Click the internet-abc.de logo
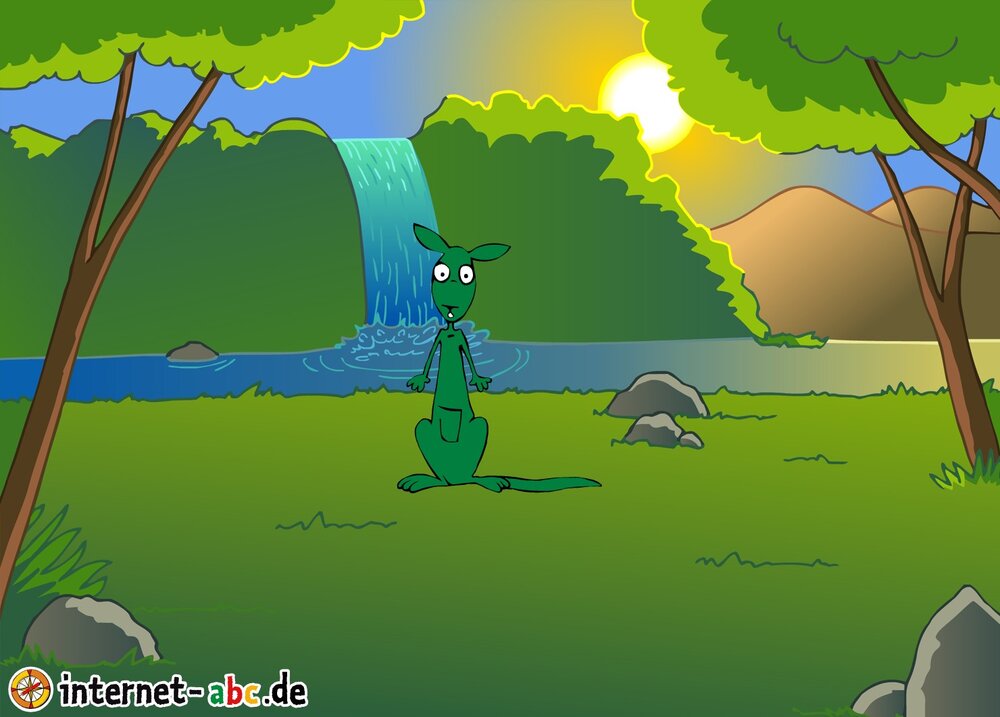Image resolution: width=1000 pixels, height=717 pixels. tap(158, 689)
